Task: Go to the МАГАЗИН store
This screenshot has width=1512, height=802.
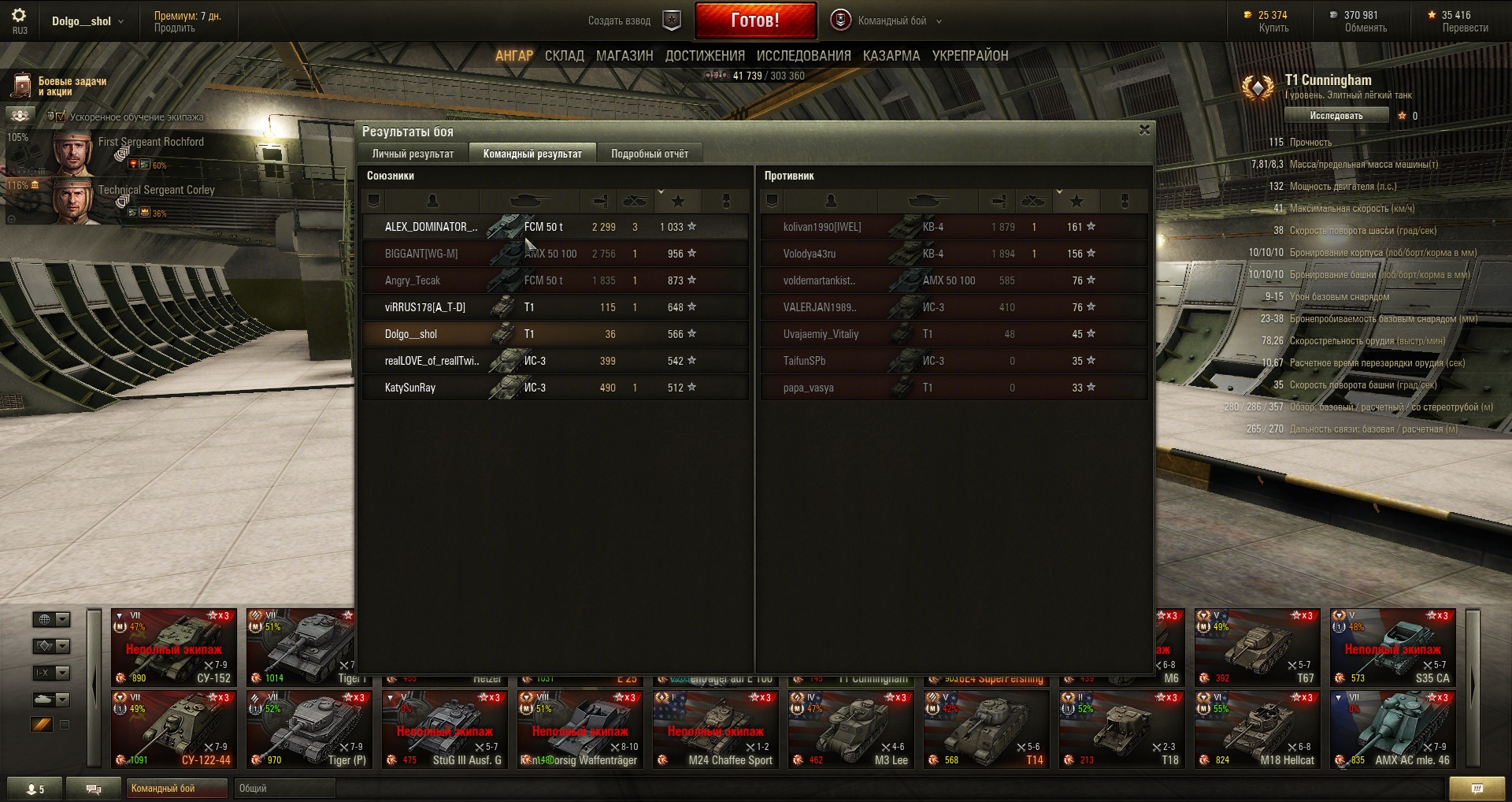Action: pos(624,56)
